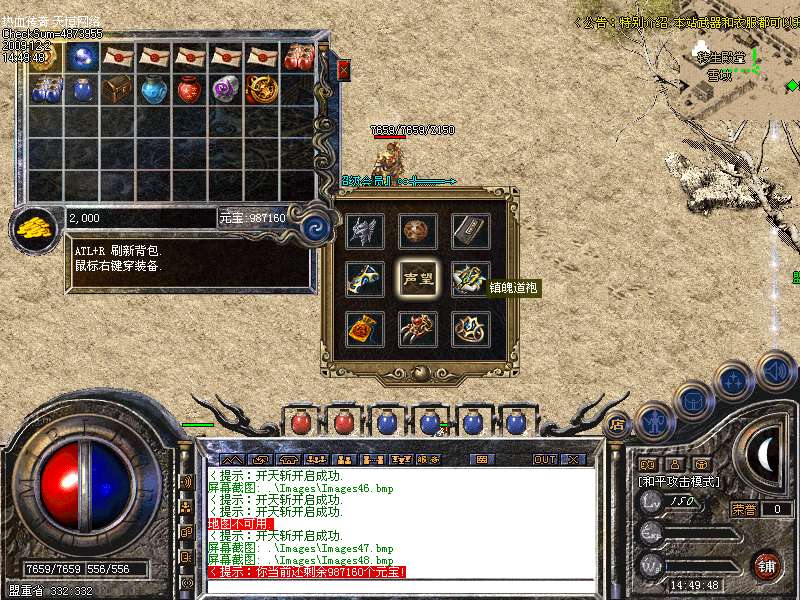Select the wooden treasure chest item
Screen dimensions: 800x600
pos(118,90)
